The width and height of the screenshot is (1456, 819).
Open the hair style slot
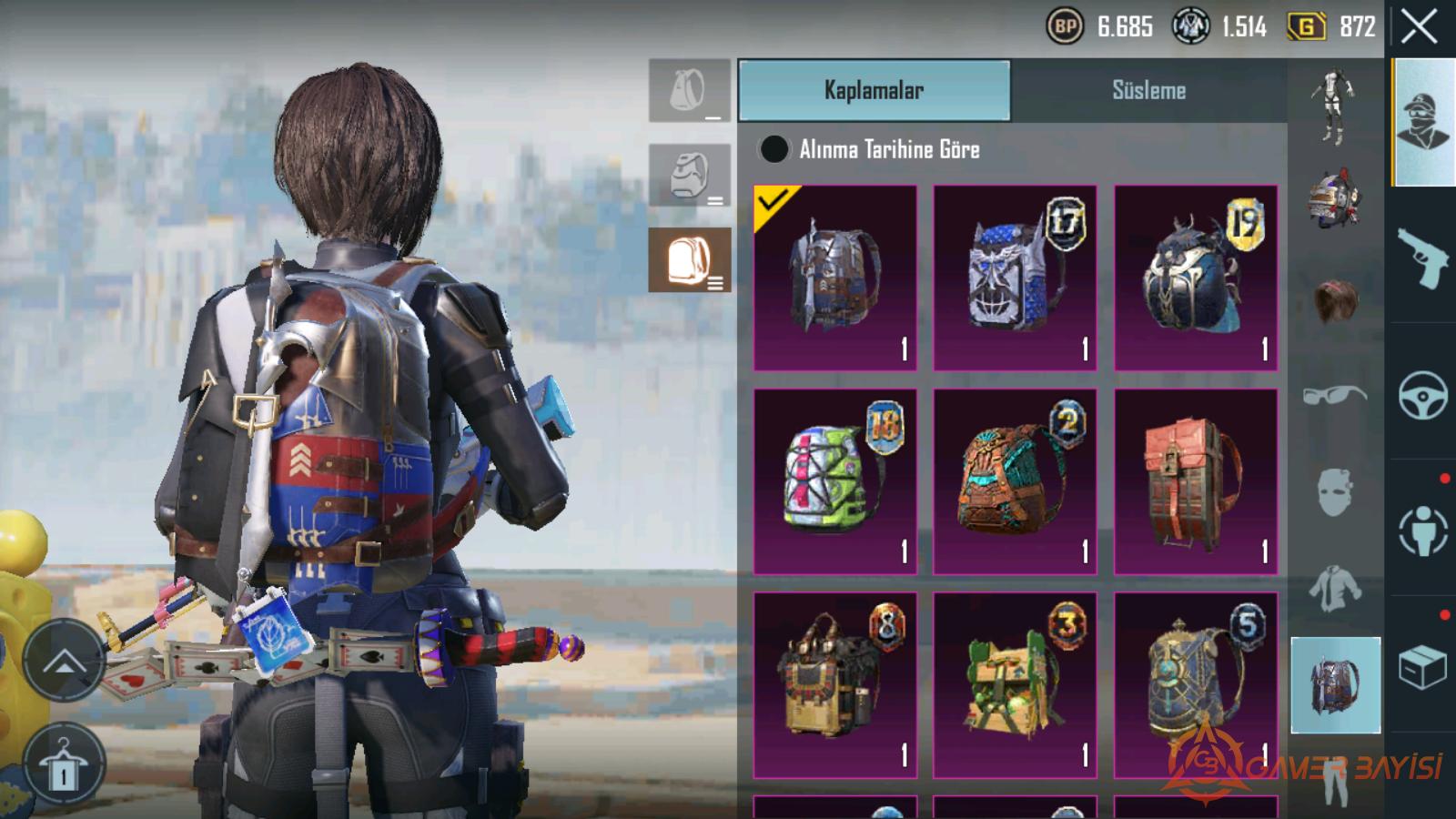(1334, 300)
